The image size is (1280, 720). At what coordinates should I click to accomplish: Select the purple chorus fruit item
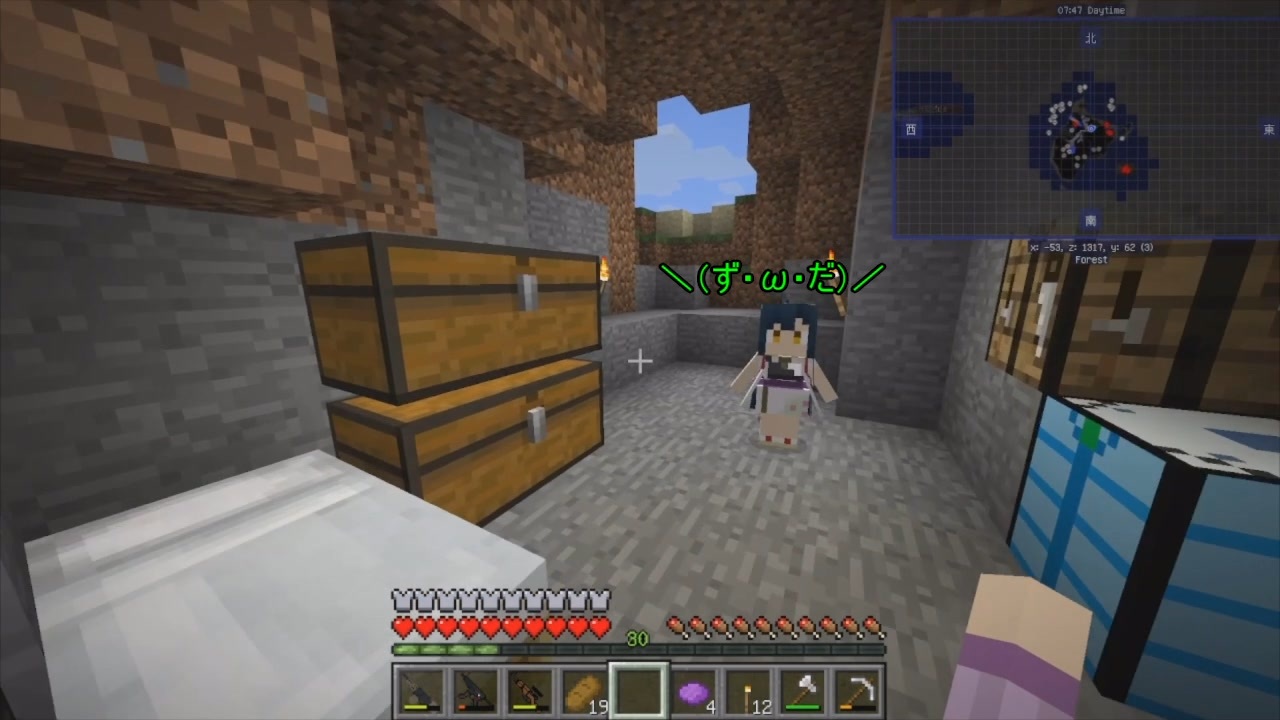[x=695, y=690]
